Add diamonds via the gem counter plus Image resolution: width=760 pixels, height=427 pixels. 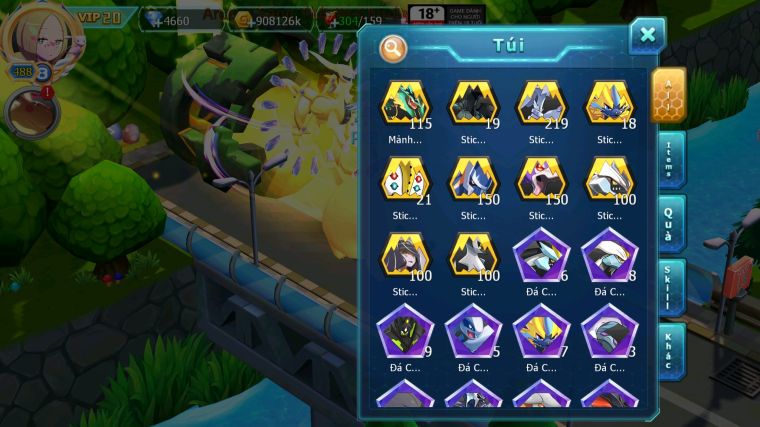152,20
